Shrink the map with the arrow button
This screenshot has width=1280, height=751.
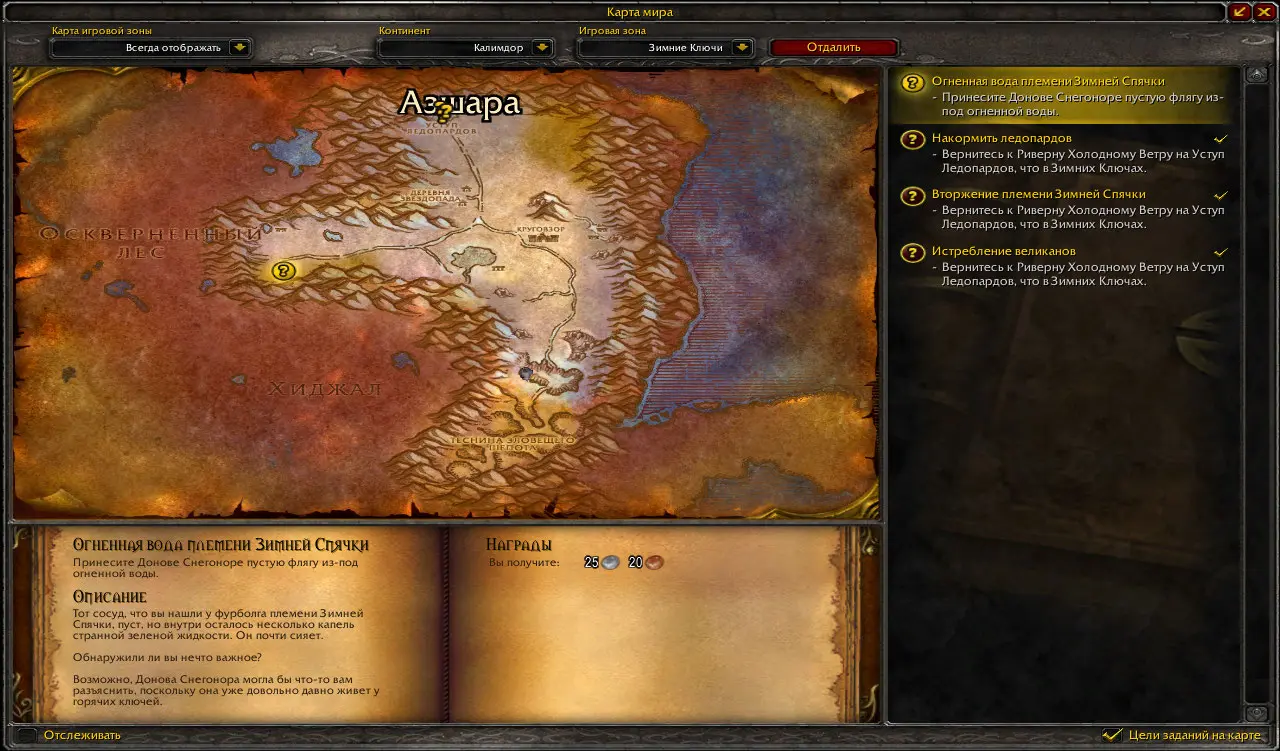[x=1241, y=12]
